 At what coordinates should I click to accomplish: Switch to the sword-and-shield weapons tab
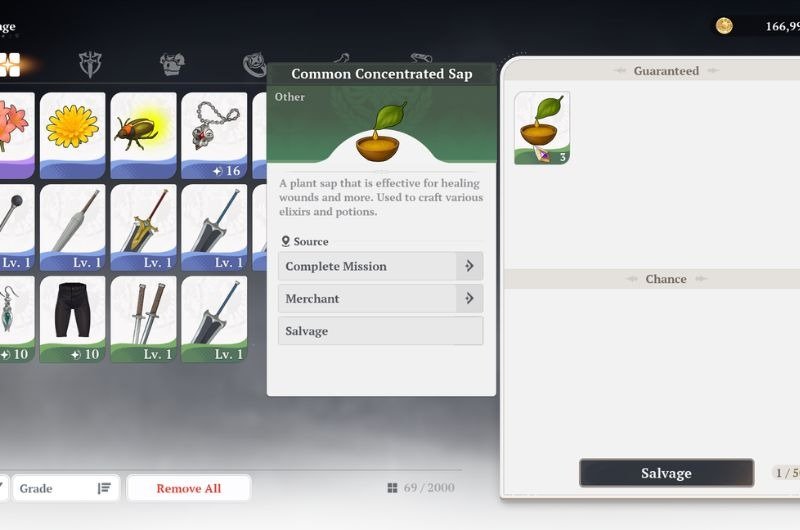point(91,65)
